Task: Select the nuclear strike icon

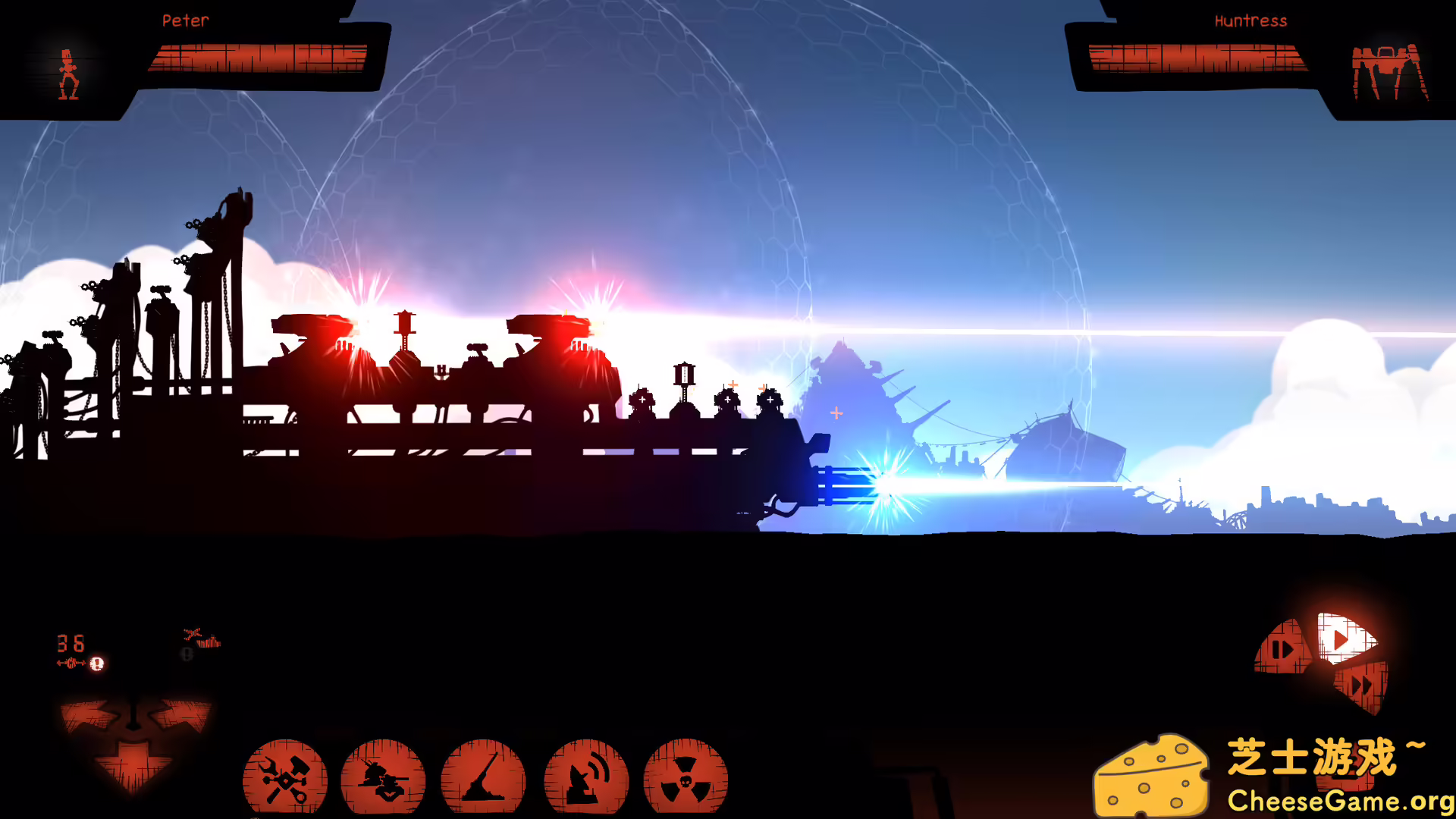Action: point(686,777)
